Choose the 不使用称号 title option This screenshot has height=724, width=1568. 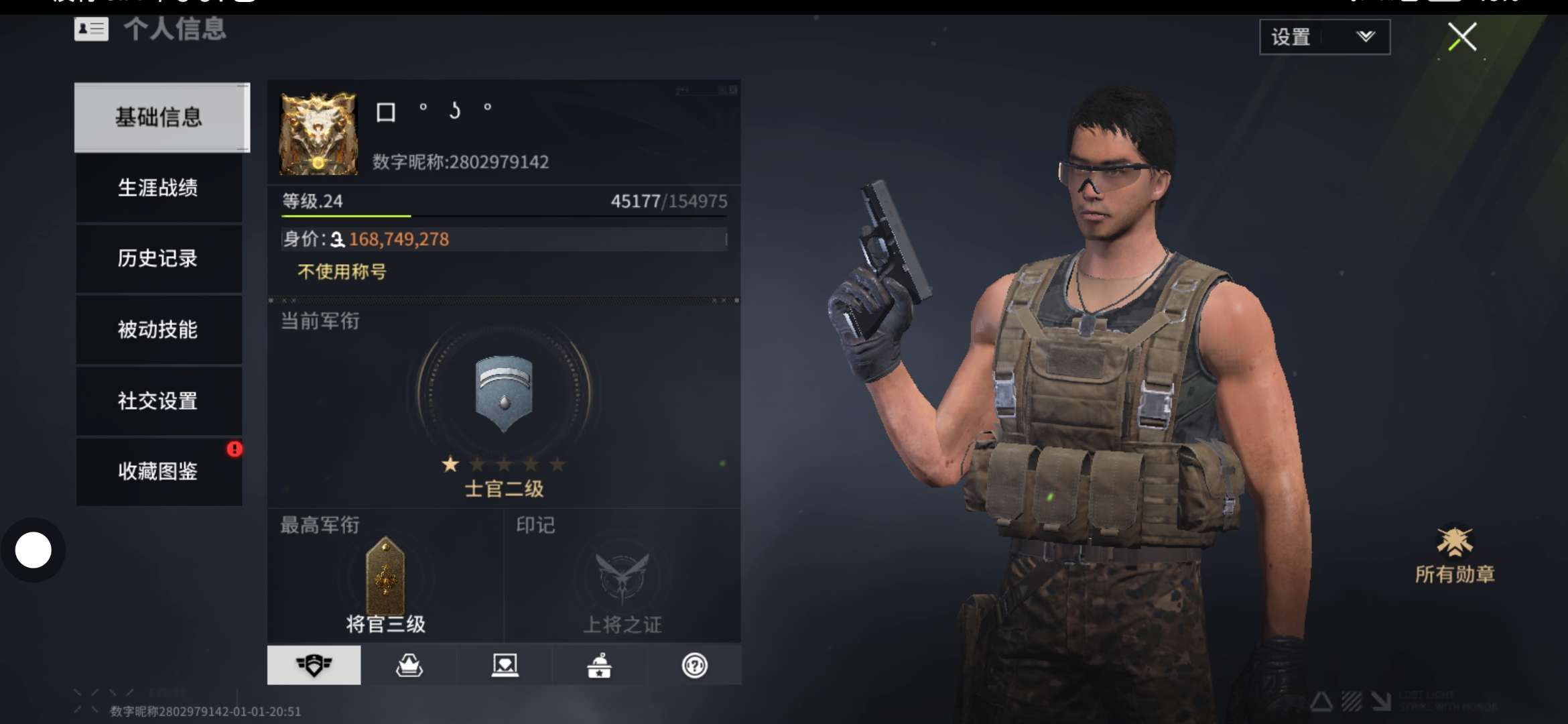click(x=342, y=271)
